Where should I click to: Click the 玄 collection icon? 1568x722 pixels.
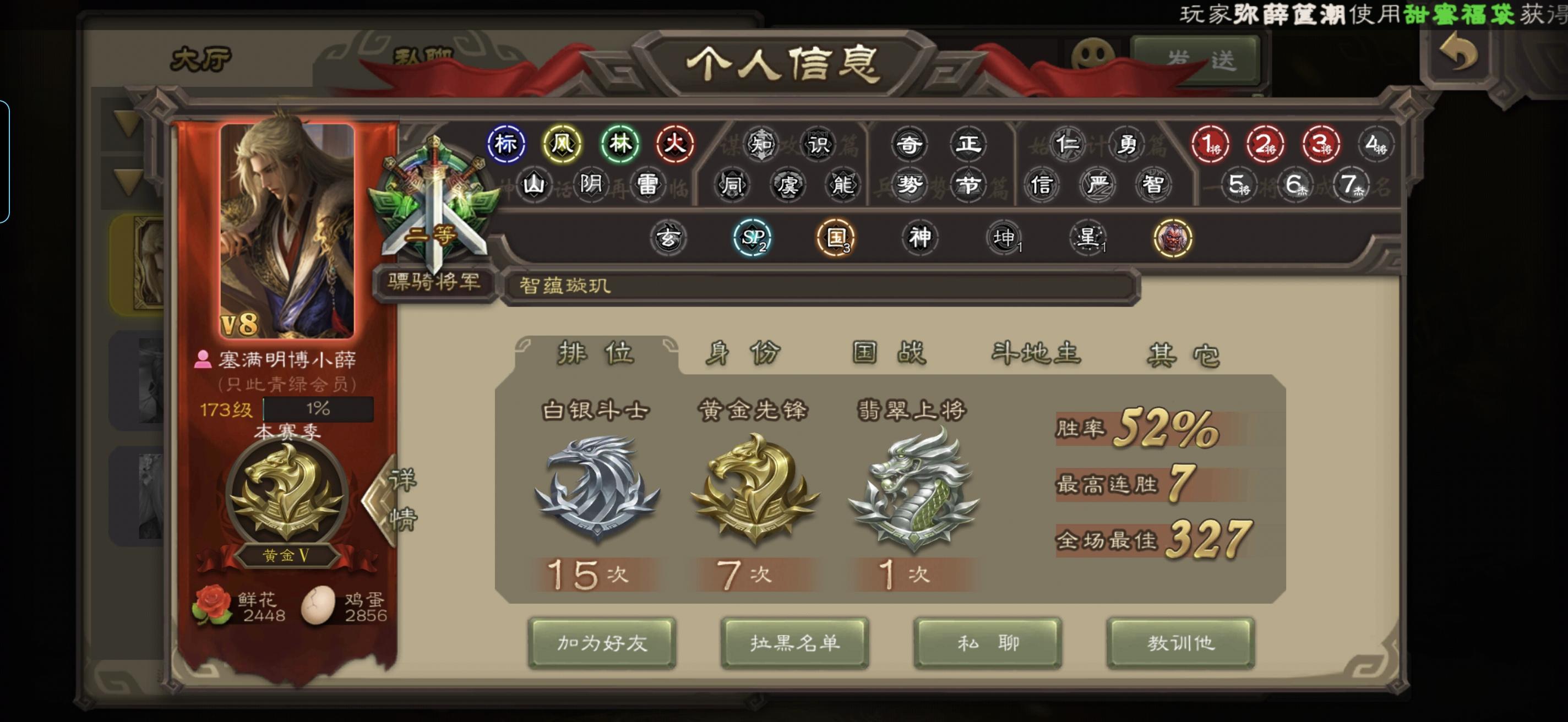[x=669, y=239]
